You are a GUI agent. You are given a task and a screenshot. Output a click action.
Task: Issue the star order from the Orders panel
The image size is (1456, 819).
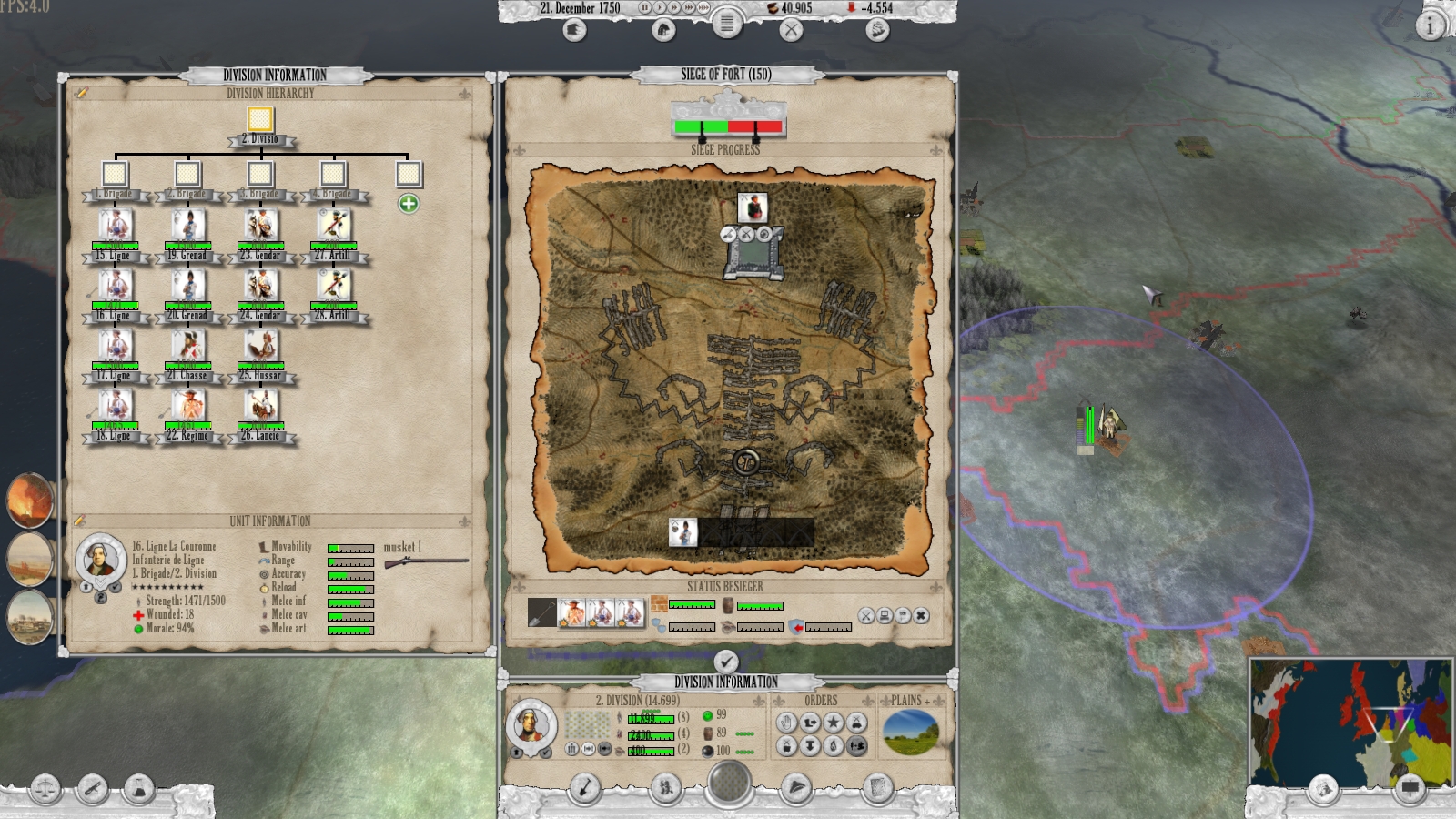coord(833,723)
